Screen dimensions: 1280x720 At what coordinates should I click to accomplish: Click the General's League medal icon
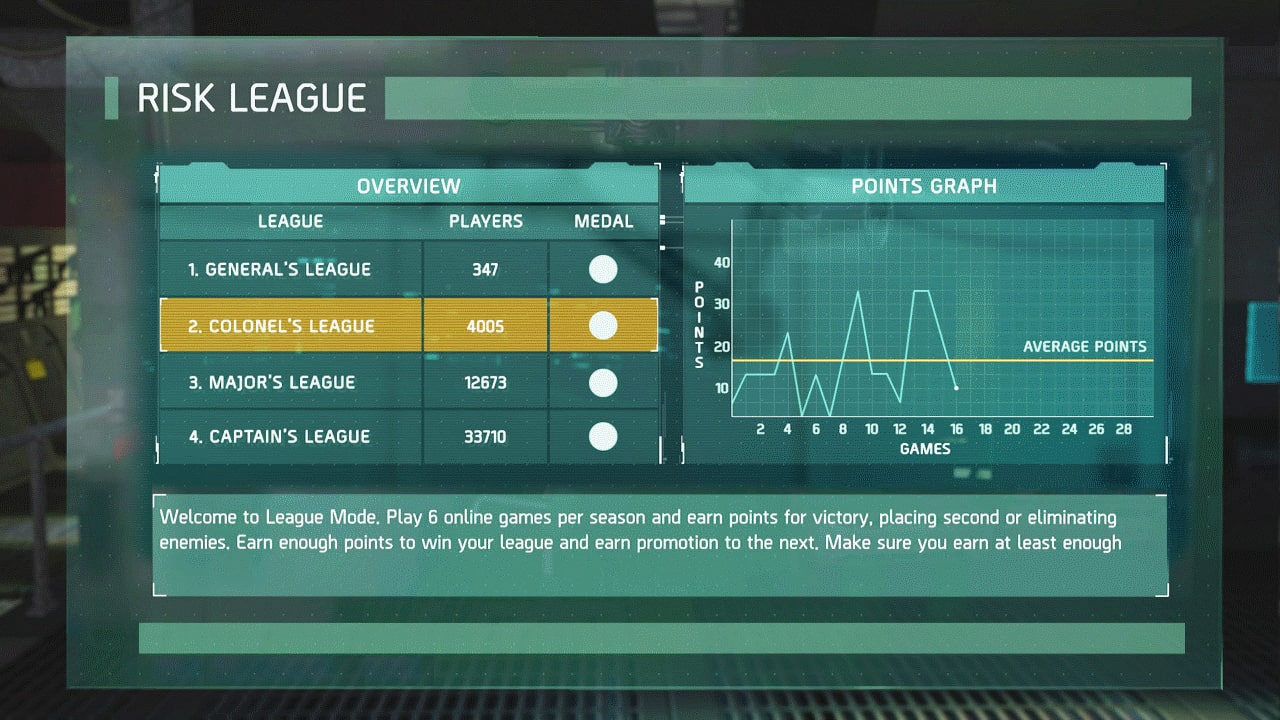pos(603,269)
